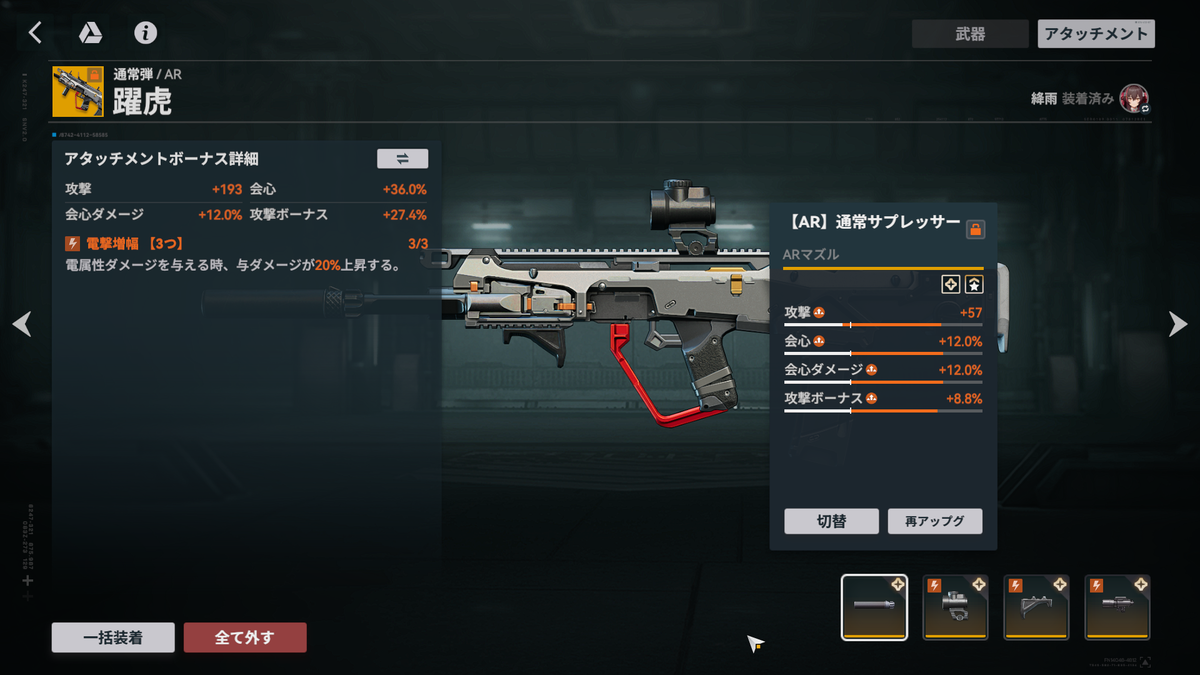
Task: Click 一括装着 to equip all
Action: pos(113,638)
